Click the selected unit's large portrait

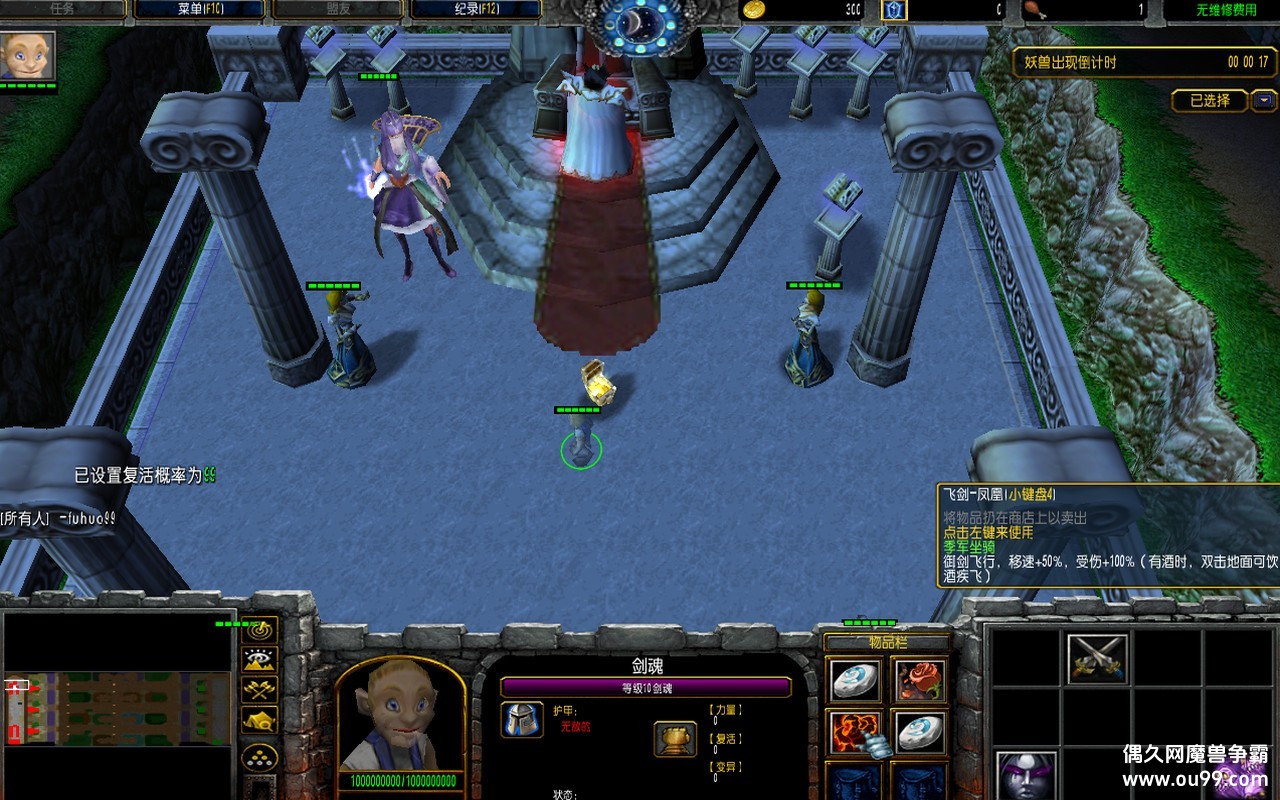click(400, 716)
